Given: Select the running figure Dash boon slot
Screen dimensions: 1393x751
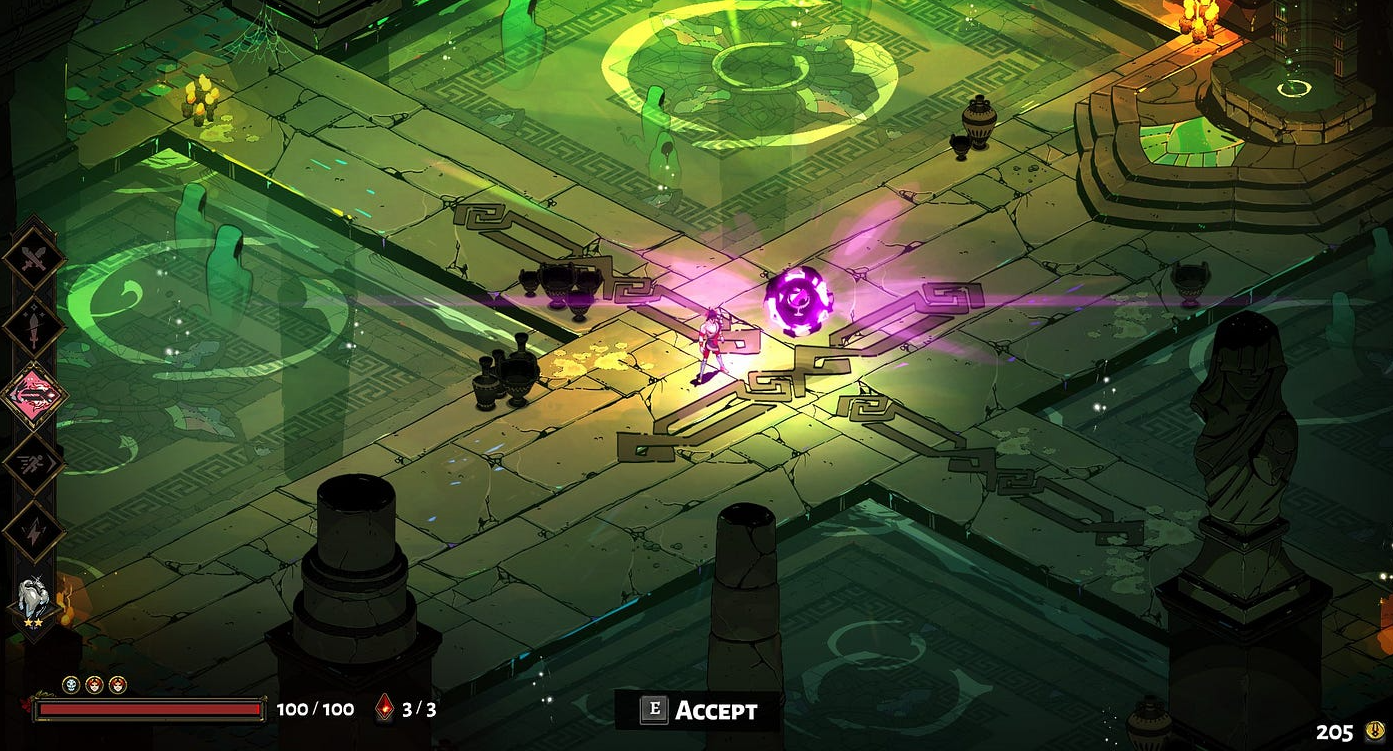Looking at the screenshot, I should (x=34, y=462).
